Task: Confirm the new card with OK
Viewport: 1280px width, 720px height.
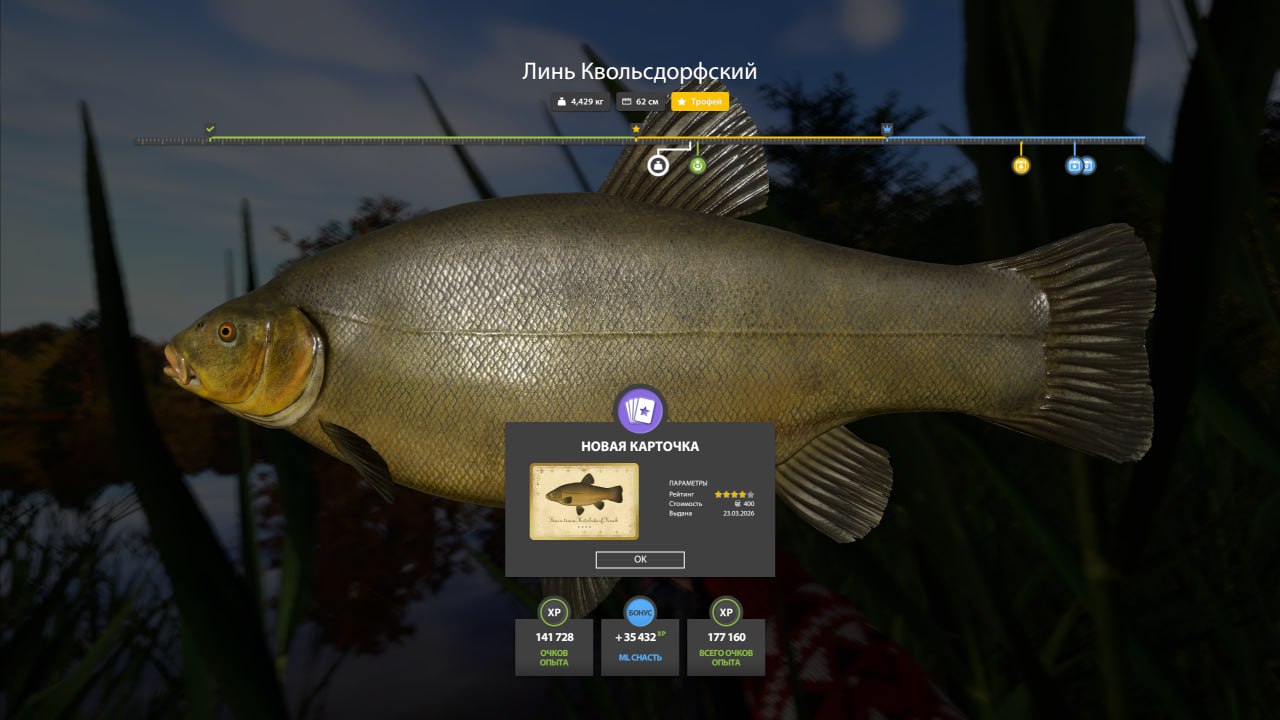Action: [640, 560]
